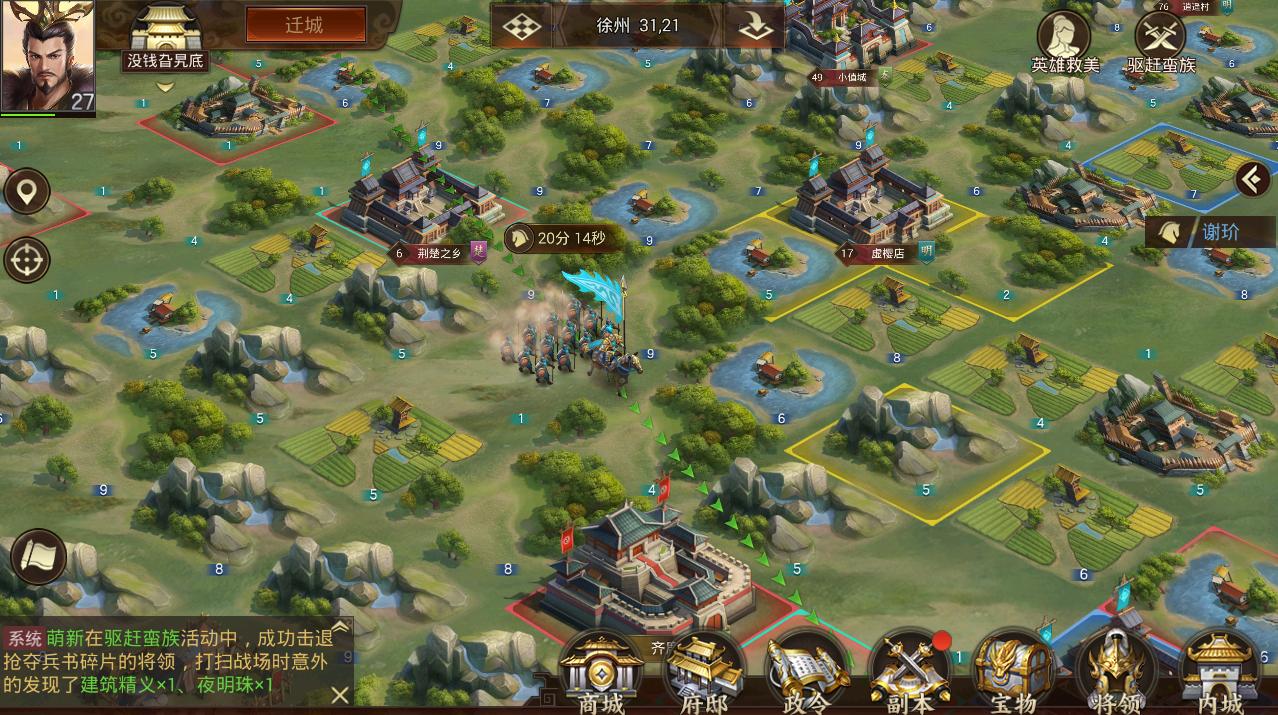Image resolution: width=1278 pixels, height=715 pixels.
Task: Close the system chat message
Action: (x=340, y=694)
